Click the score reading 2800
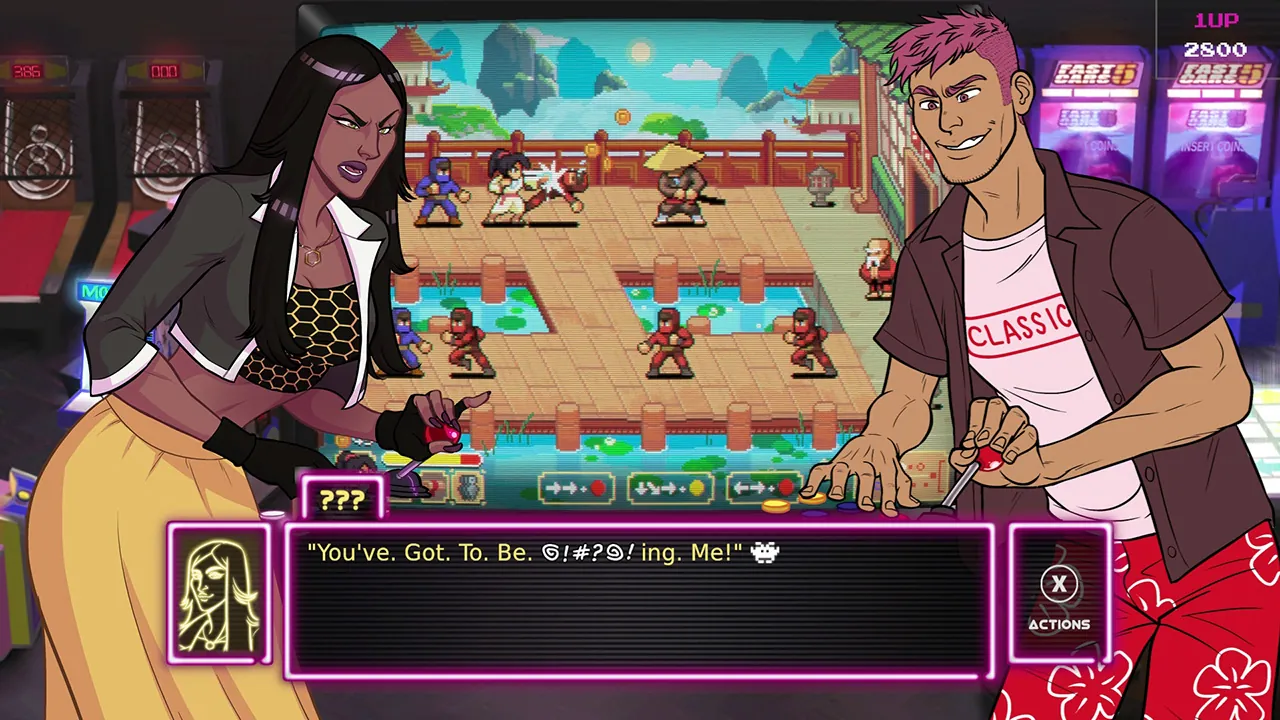This screenshot has height=720, width=1280. click(1213, 47)
